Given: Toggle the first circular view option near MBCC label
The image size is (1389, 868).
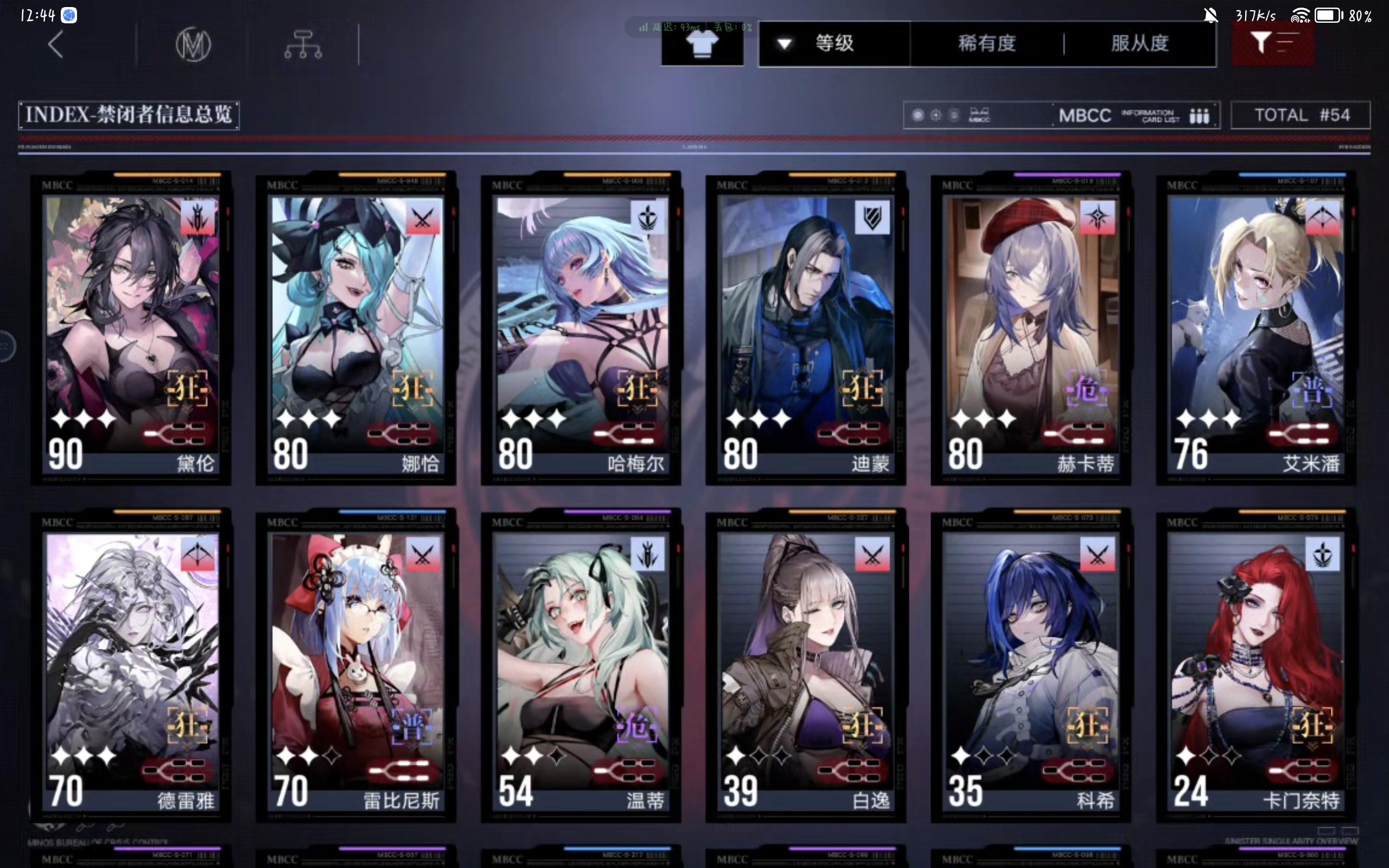Looking at the screenshot, I should [919, 115].
